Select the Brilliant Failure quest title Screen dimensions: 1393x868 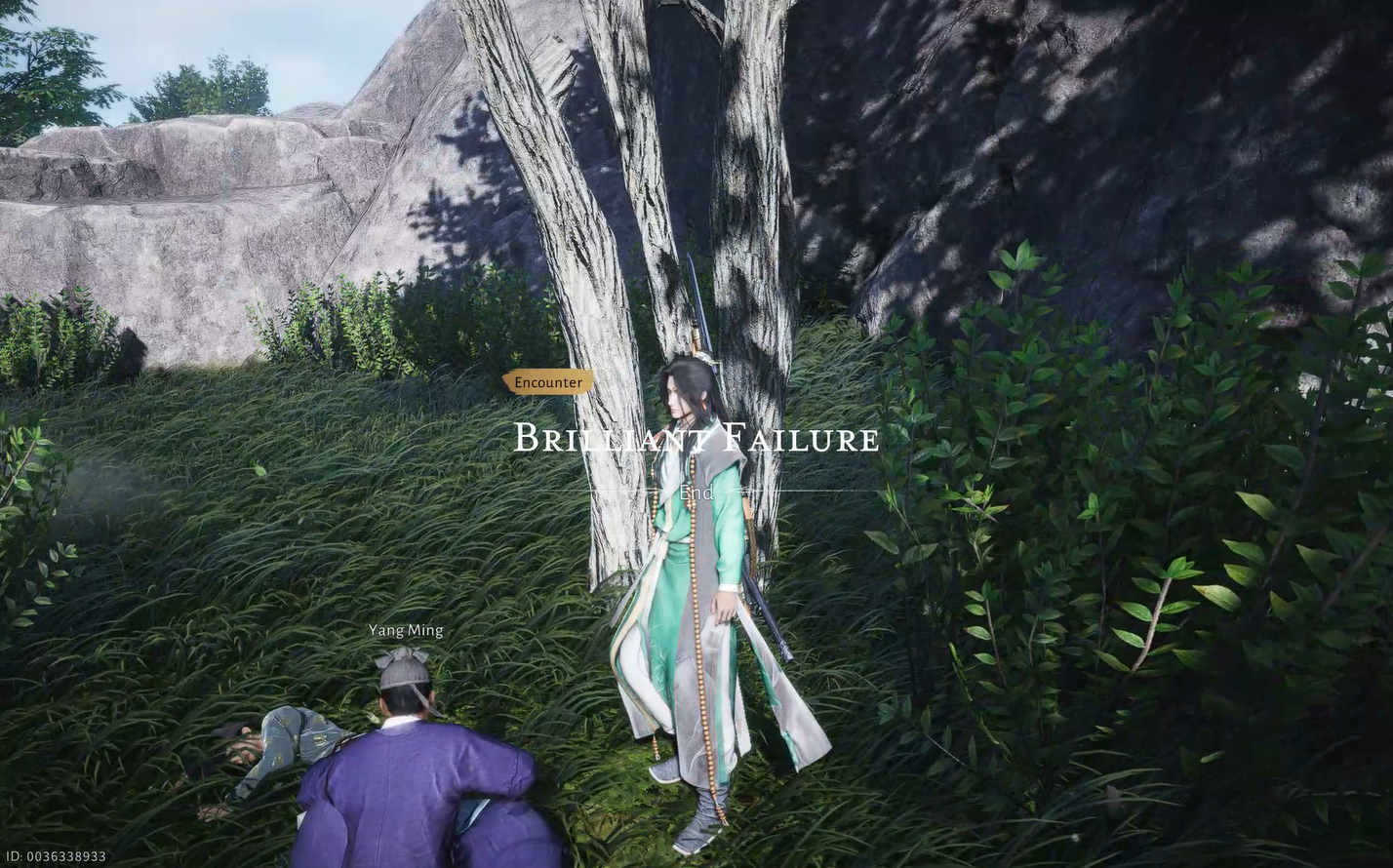click(x=695, y=439)
